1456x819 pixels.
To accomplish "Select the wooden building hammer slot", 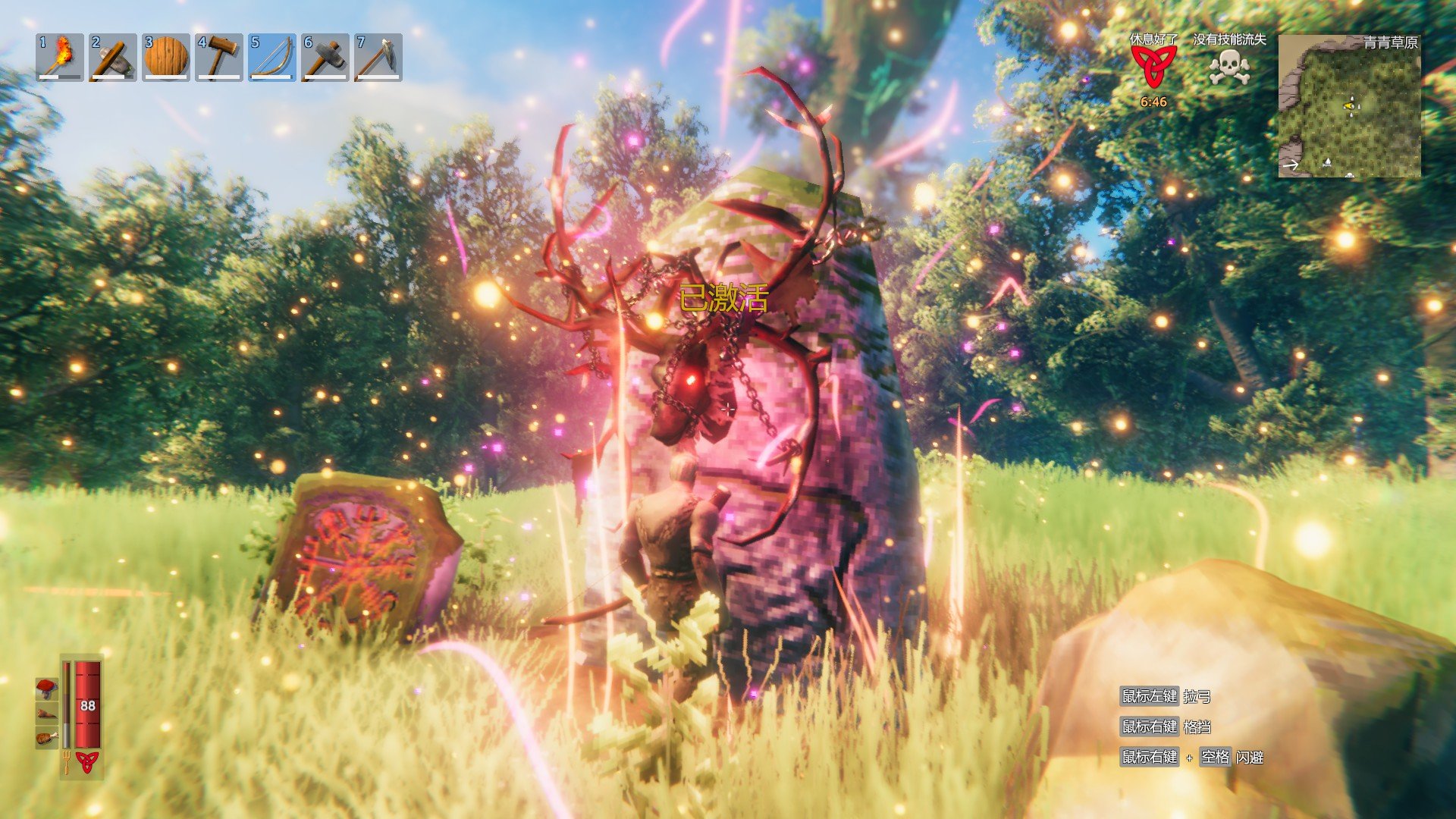I will pos(219,57).
